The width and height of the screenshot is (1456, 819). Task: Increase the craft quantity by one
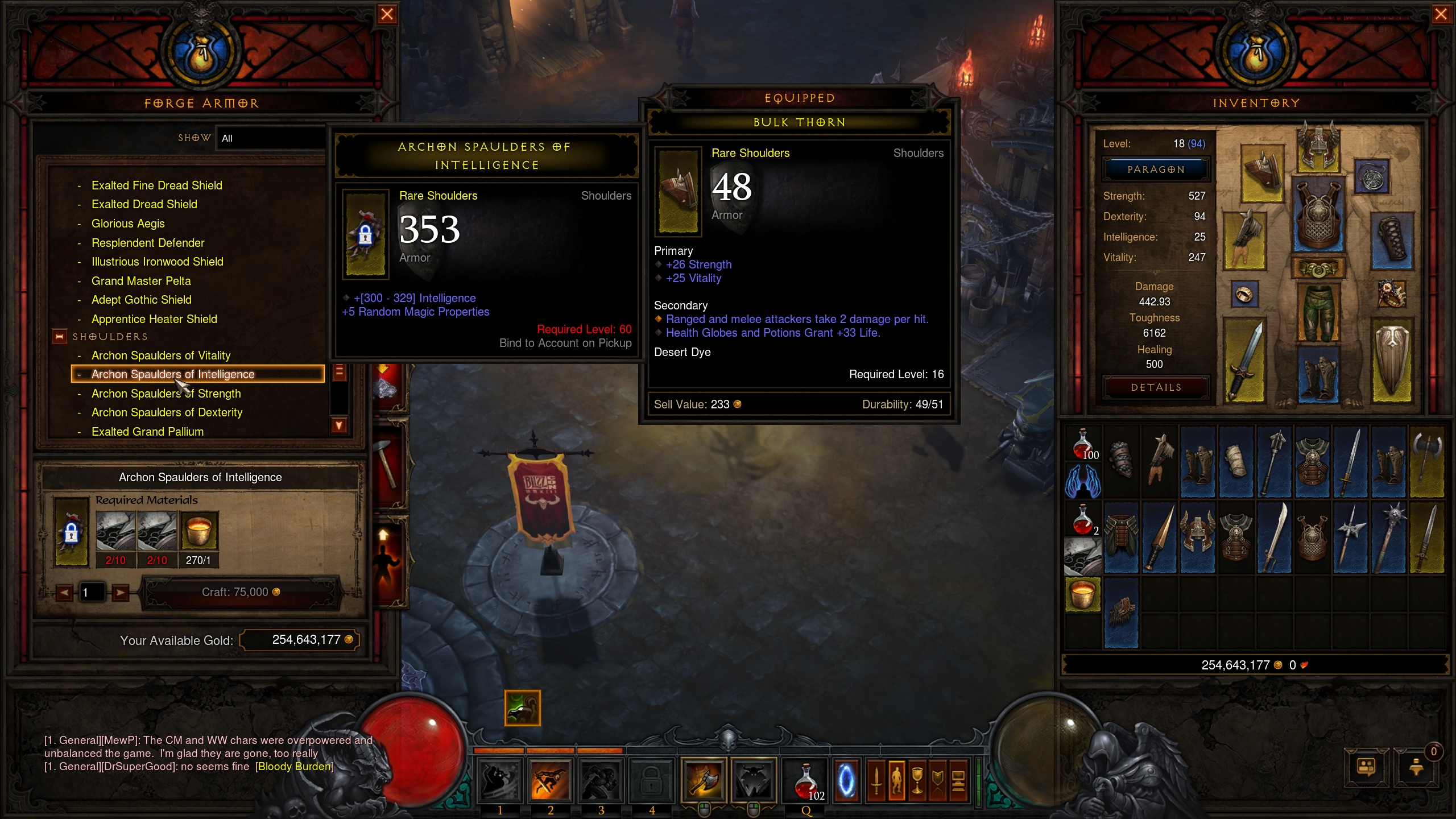point(120,593)
